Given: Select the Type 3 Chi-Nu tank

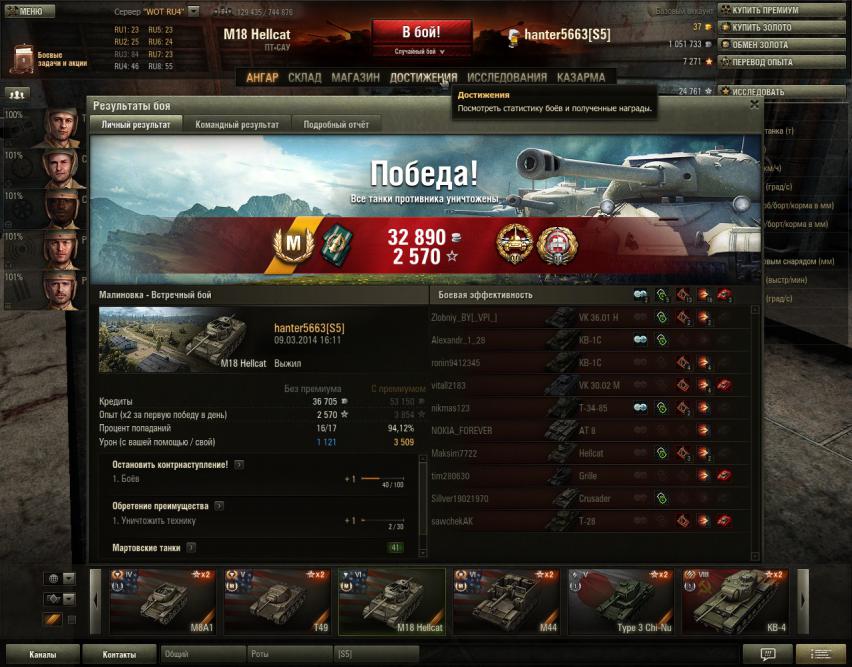Looking at the screenshot, I should pyautogui.click(x=620, y=602).
